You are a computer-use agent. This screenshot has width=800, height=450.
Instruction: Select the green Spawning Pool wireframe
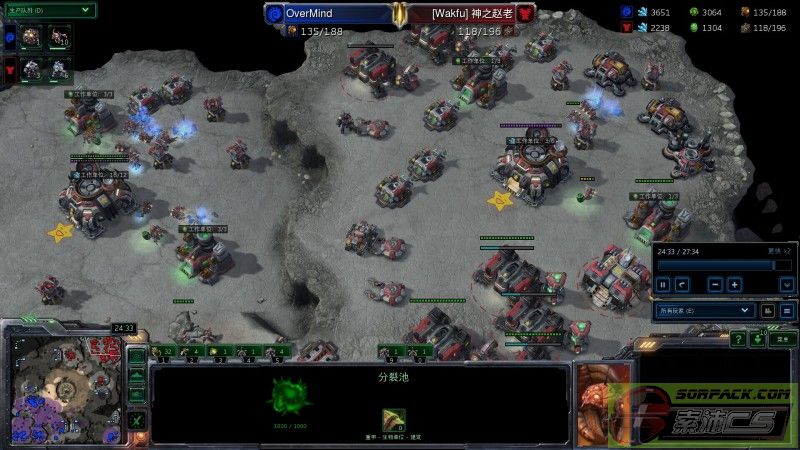[288, 396]
